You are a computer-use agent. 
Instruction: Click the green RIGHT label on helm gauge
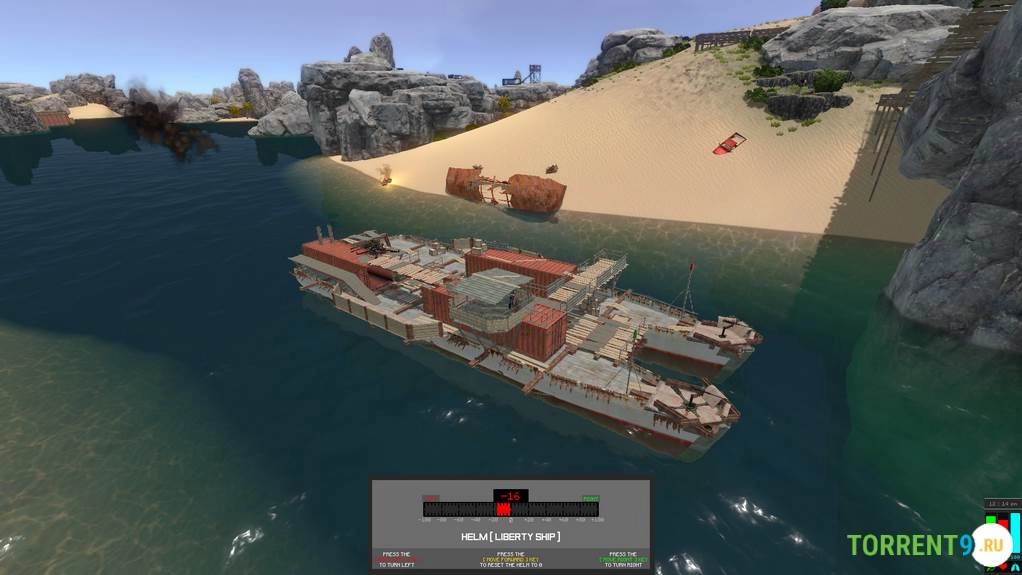pyautogui.click(x=591, y=497)
